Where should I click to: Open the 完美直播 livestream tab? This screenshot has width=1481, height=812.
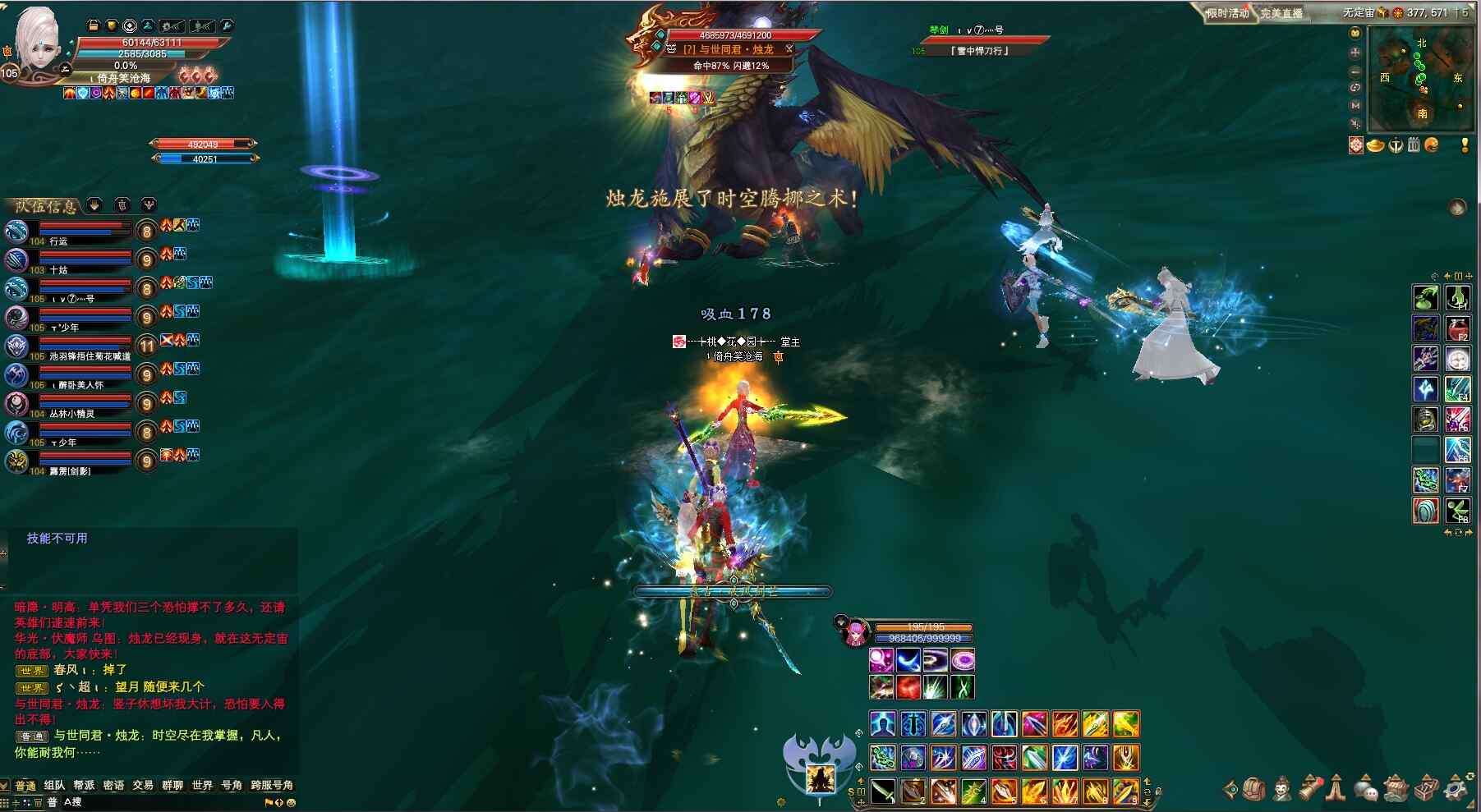click(x=1281, y=12)
